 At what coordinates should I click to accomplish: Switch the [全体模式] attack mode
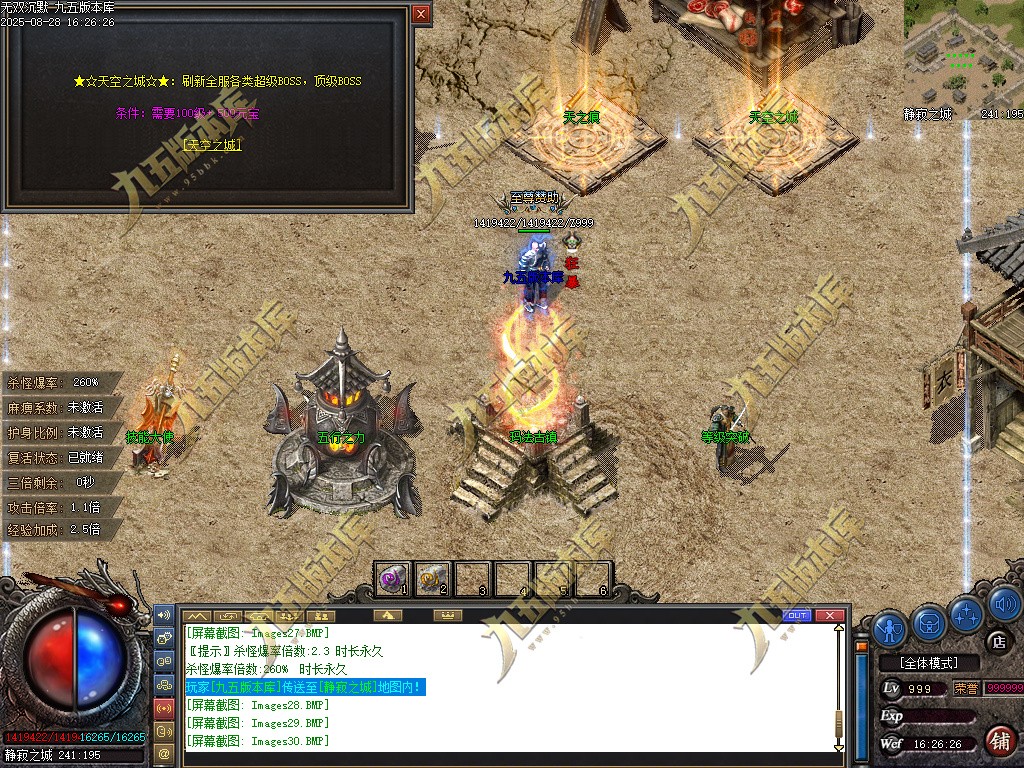pyautogui.click(x=926, y=663)
